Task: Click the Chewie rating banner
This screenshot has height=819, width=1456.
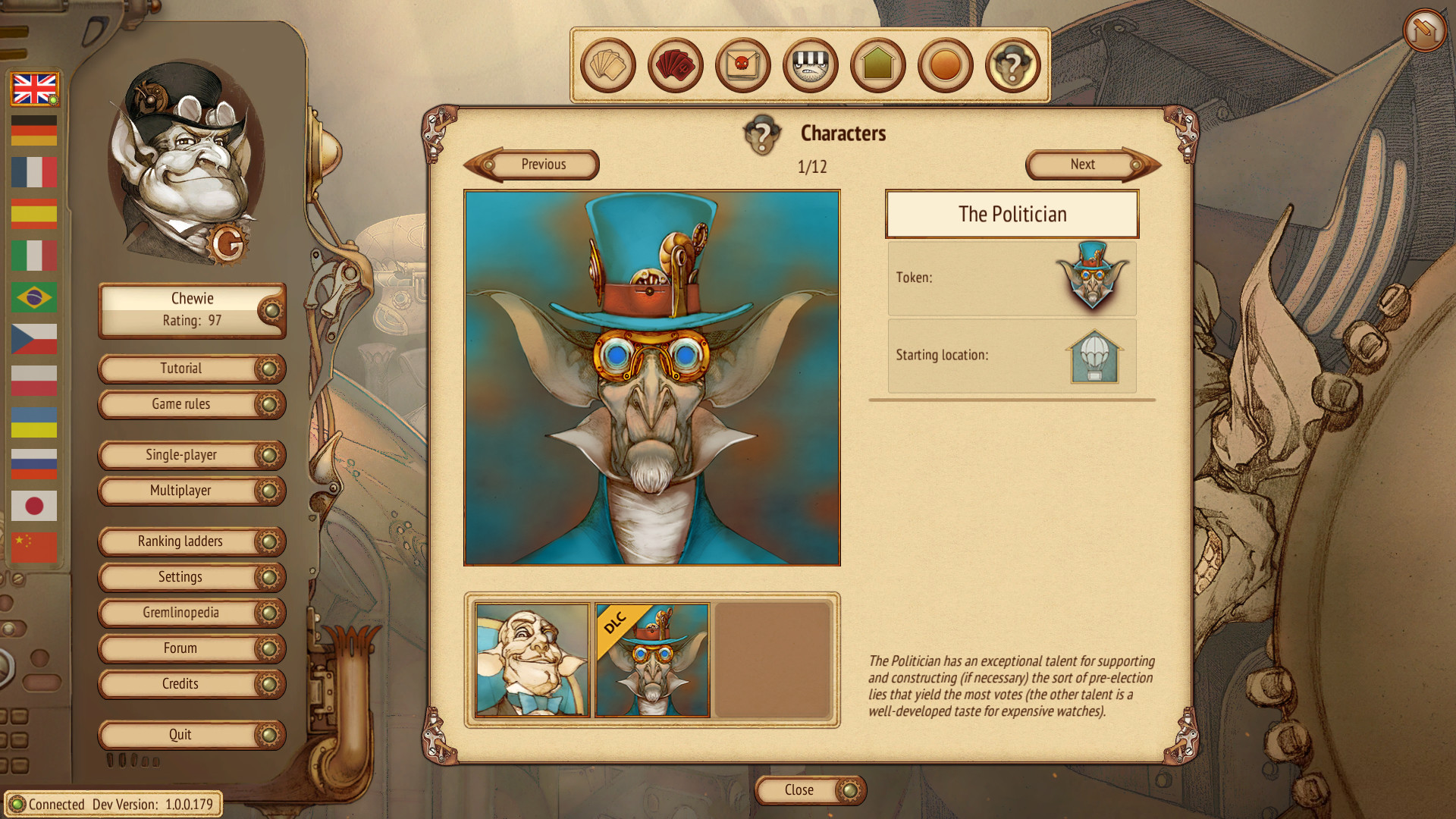Action: pyautogui.click(x=191, y=309)
